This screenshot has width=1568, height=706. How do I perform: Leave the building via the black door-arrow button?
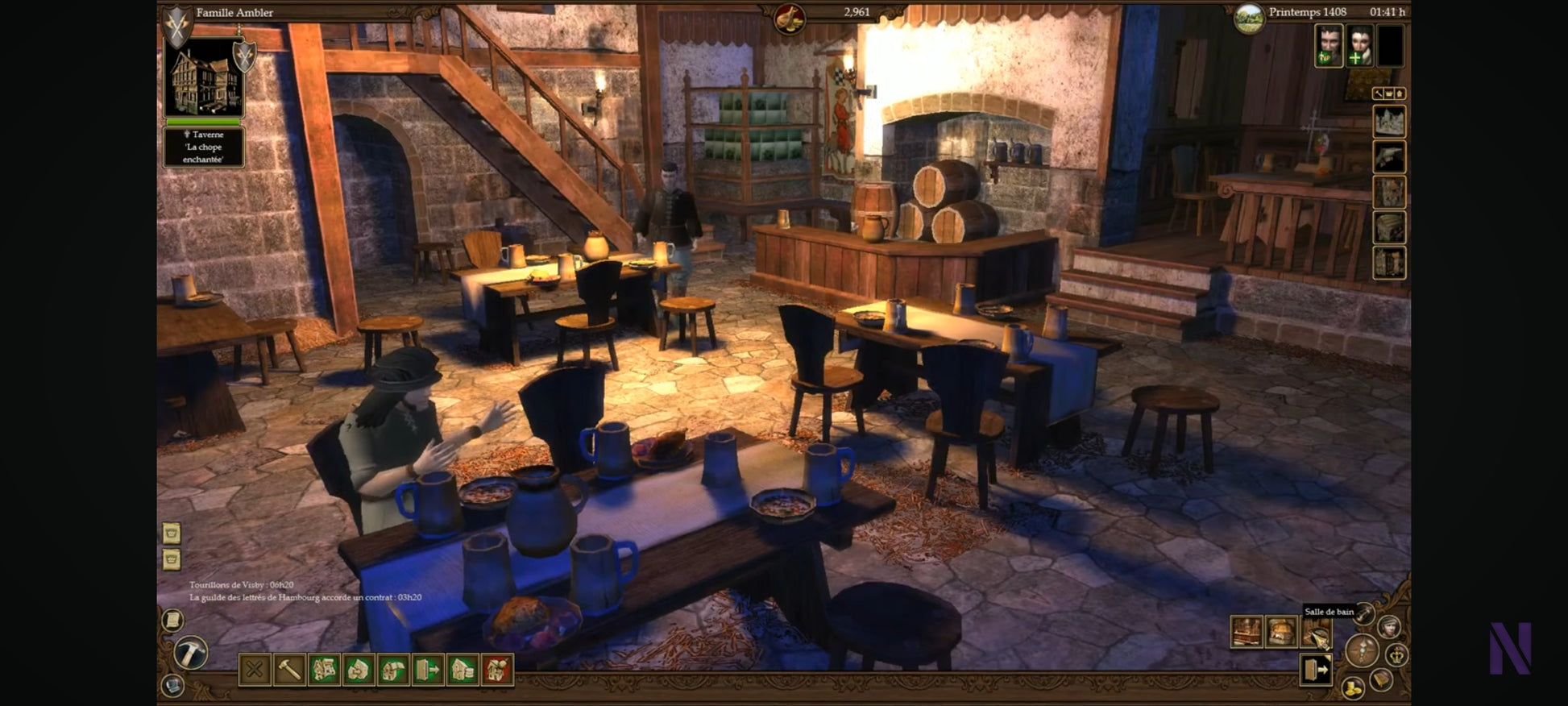click(x=1316, y=670)
